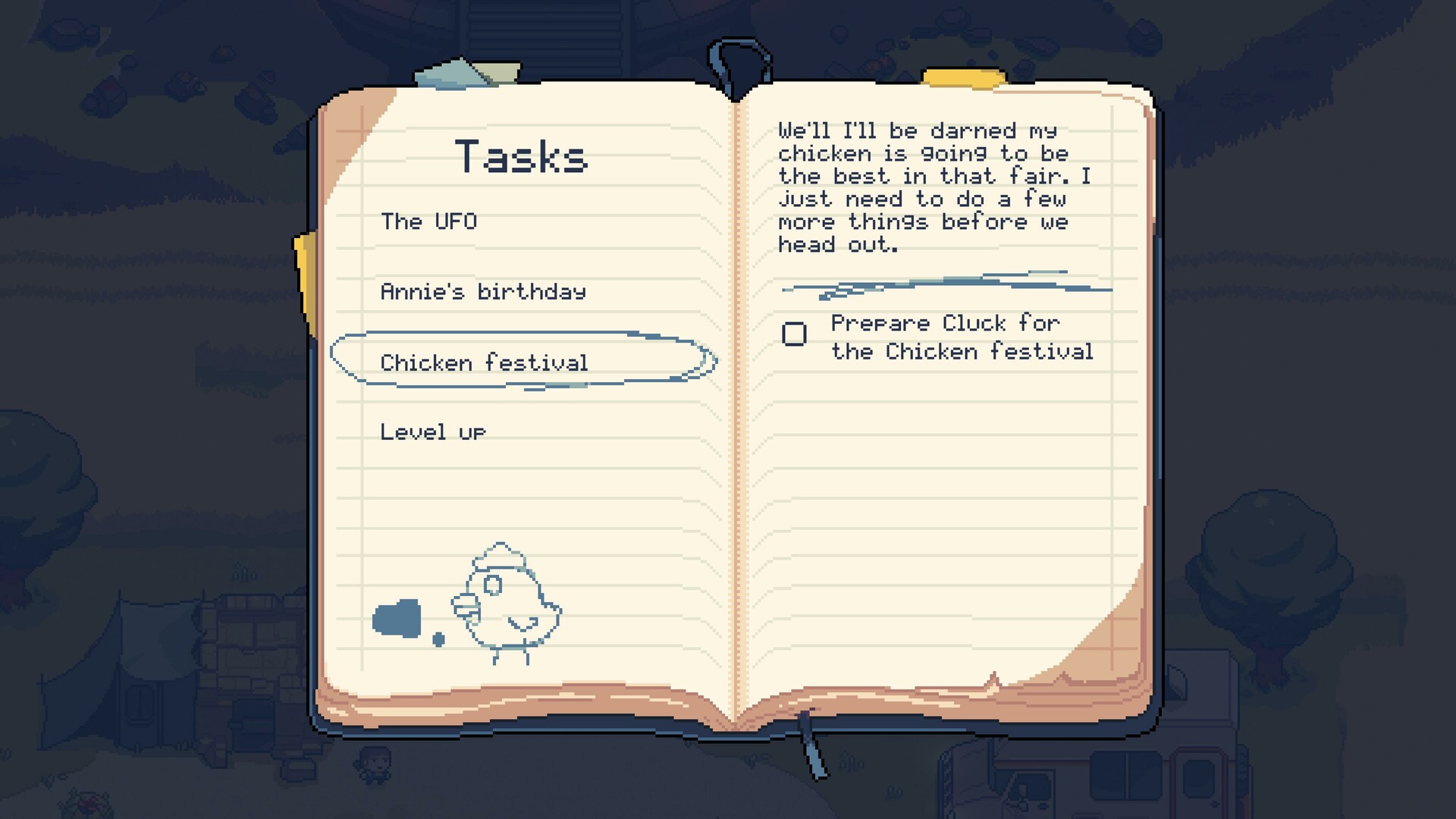1456x819 pixels.
Task: Click the yellow sticky tab on the right page
Action: coord(963,76)
